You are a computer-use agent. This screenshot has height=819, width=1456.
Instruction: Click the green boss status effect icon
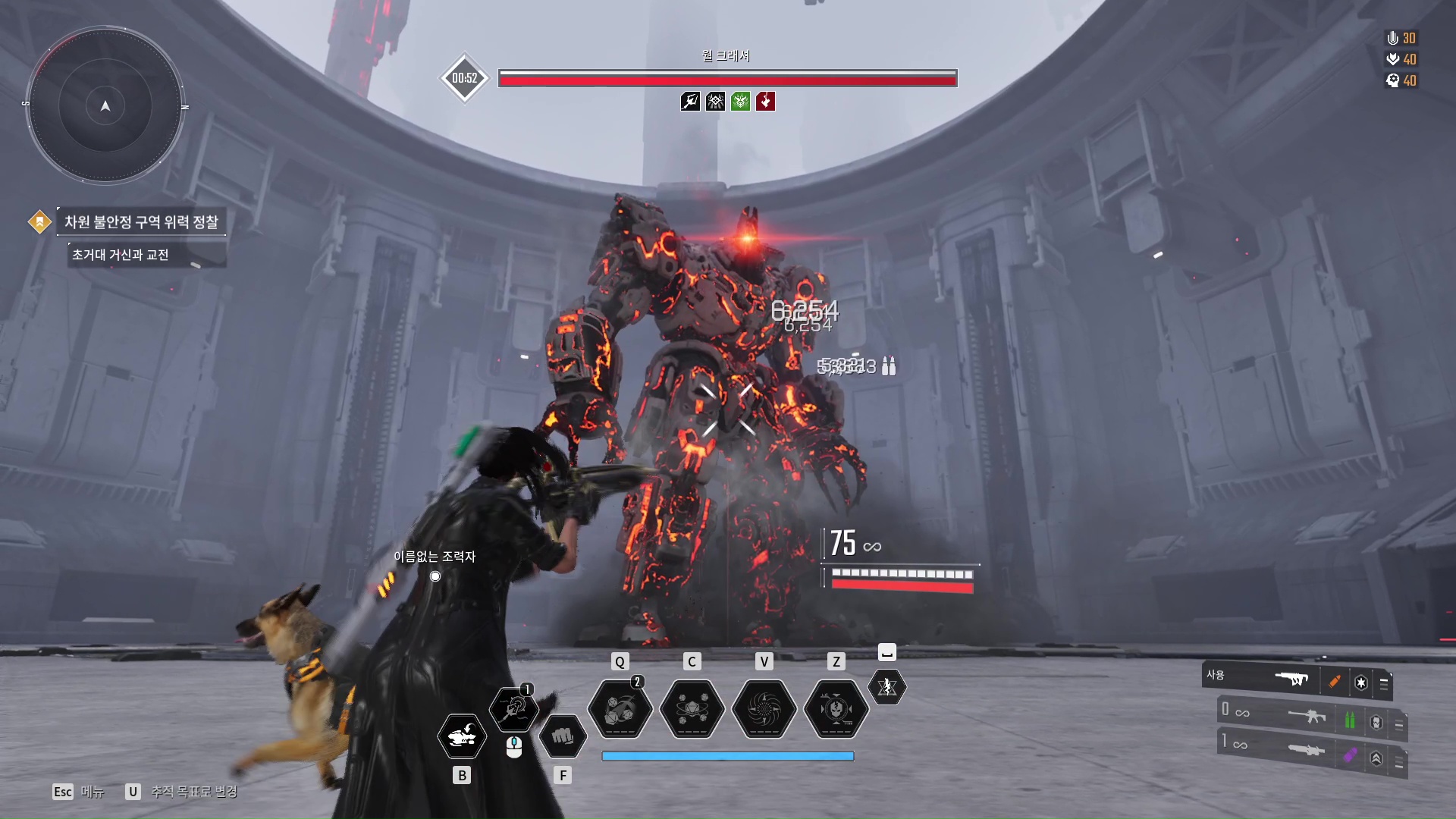[740, 102]
